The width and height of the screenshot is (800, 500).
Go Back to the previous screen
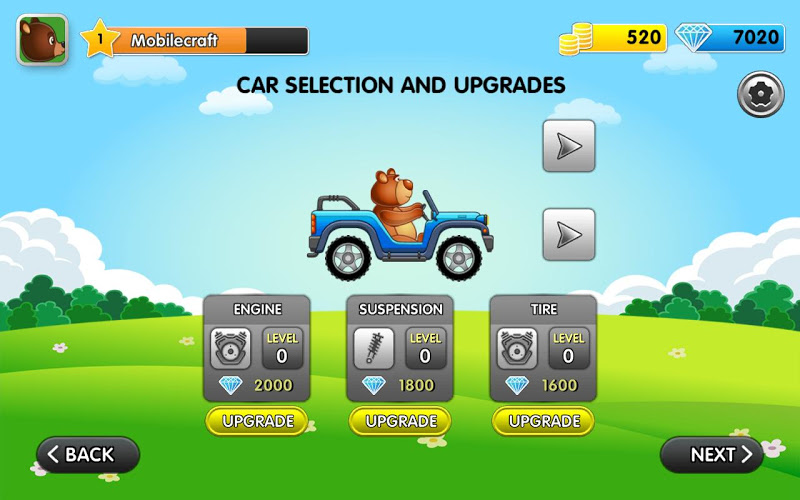[88, 455]
